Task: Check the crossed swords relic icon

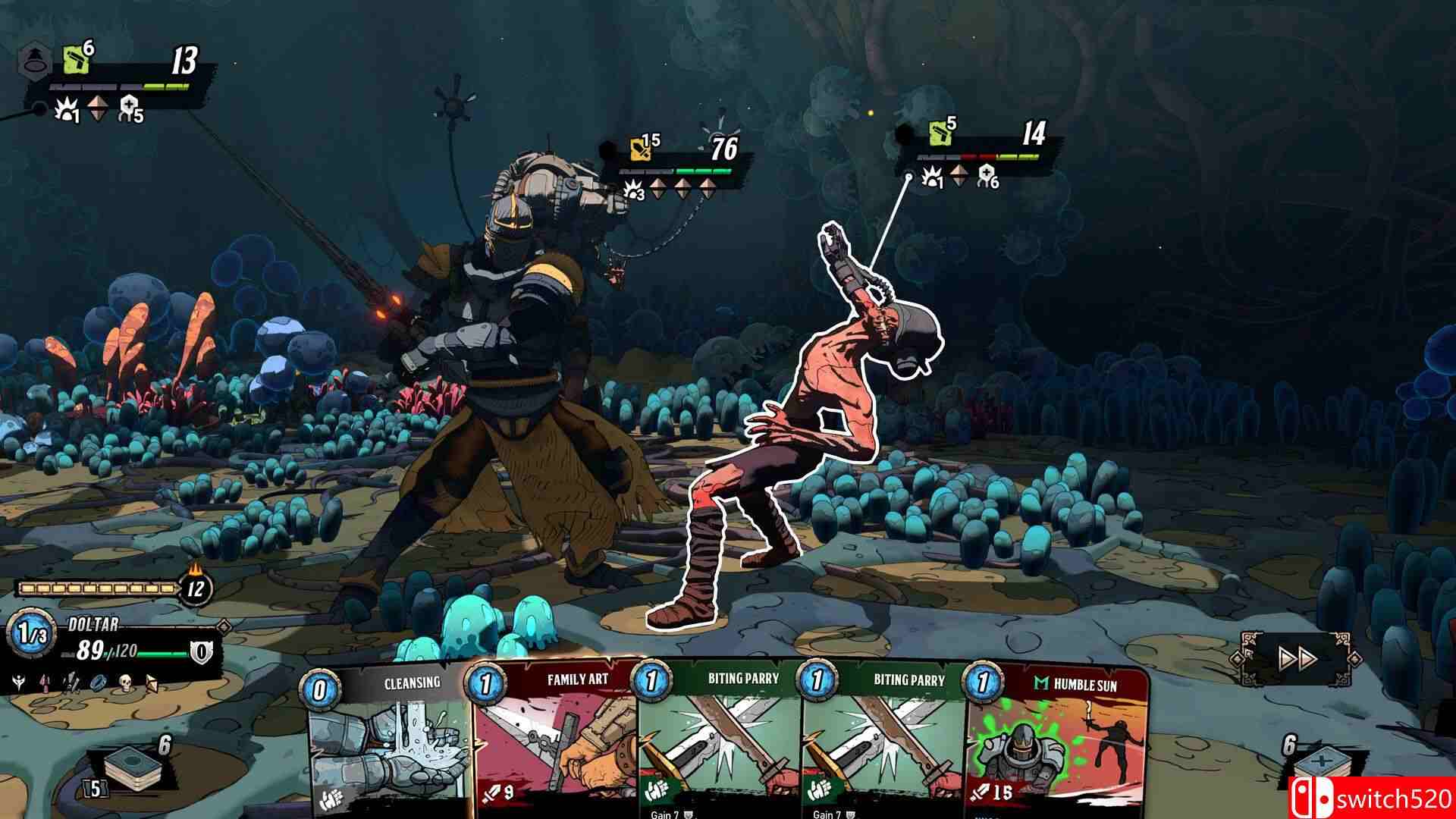Action: (x=73, y=682)
